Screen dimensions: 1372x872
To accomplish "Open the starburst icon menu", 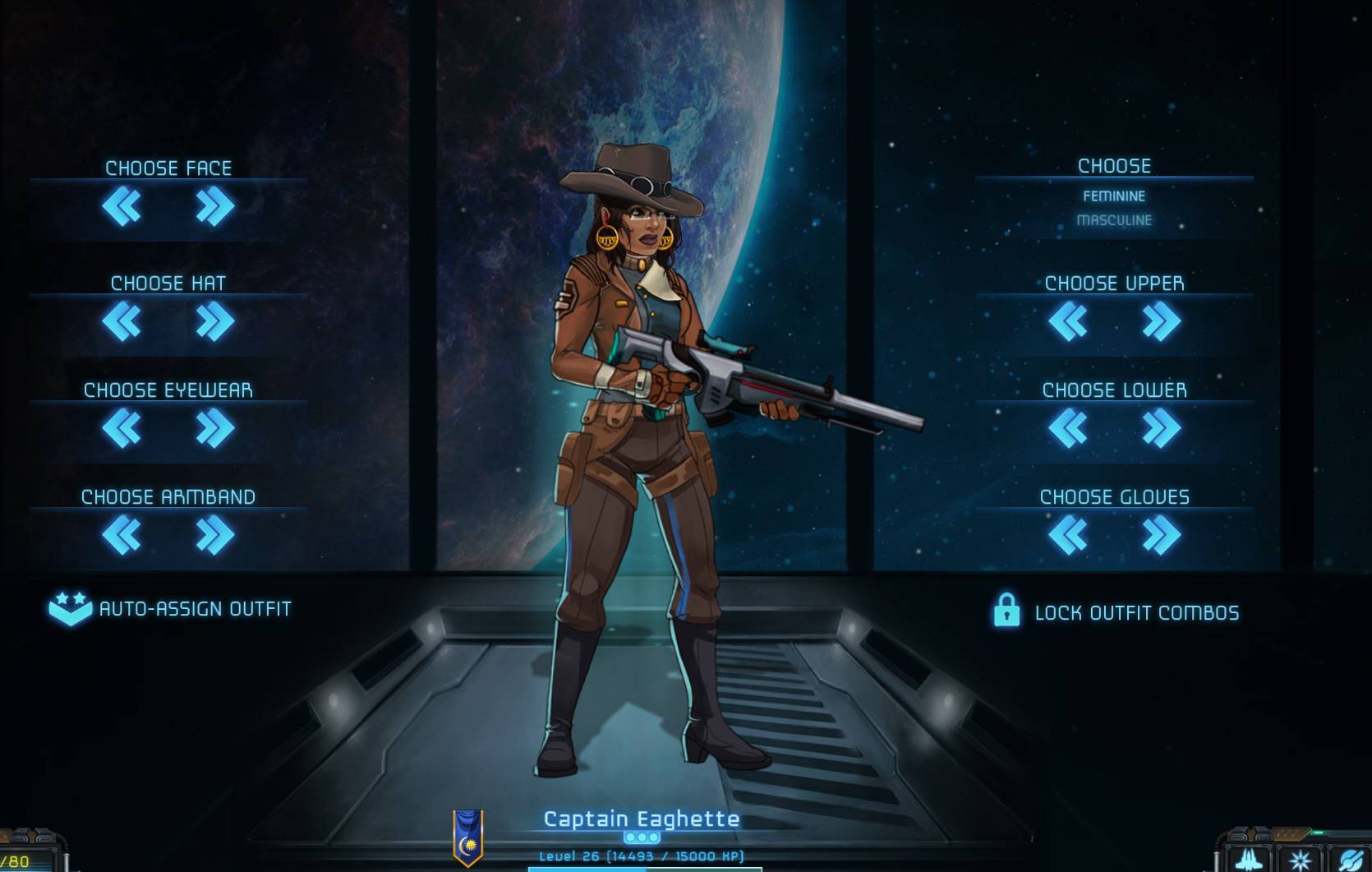I will click(1301, 860).
